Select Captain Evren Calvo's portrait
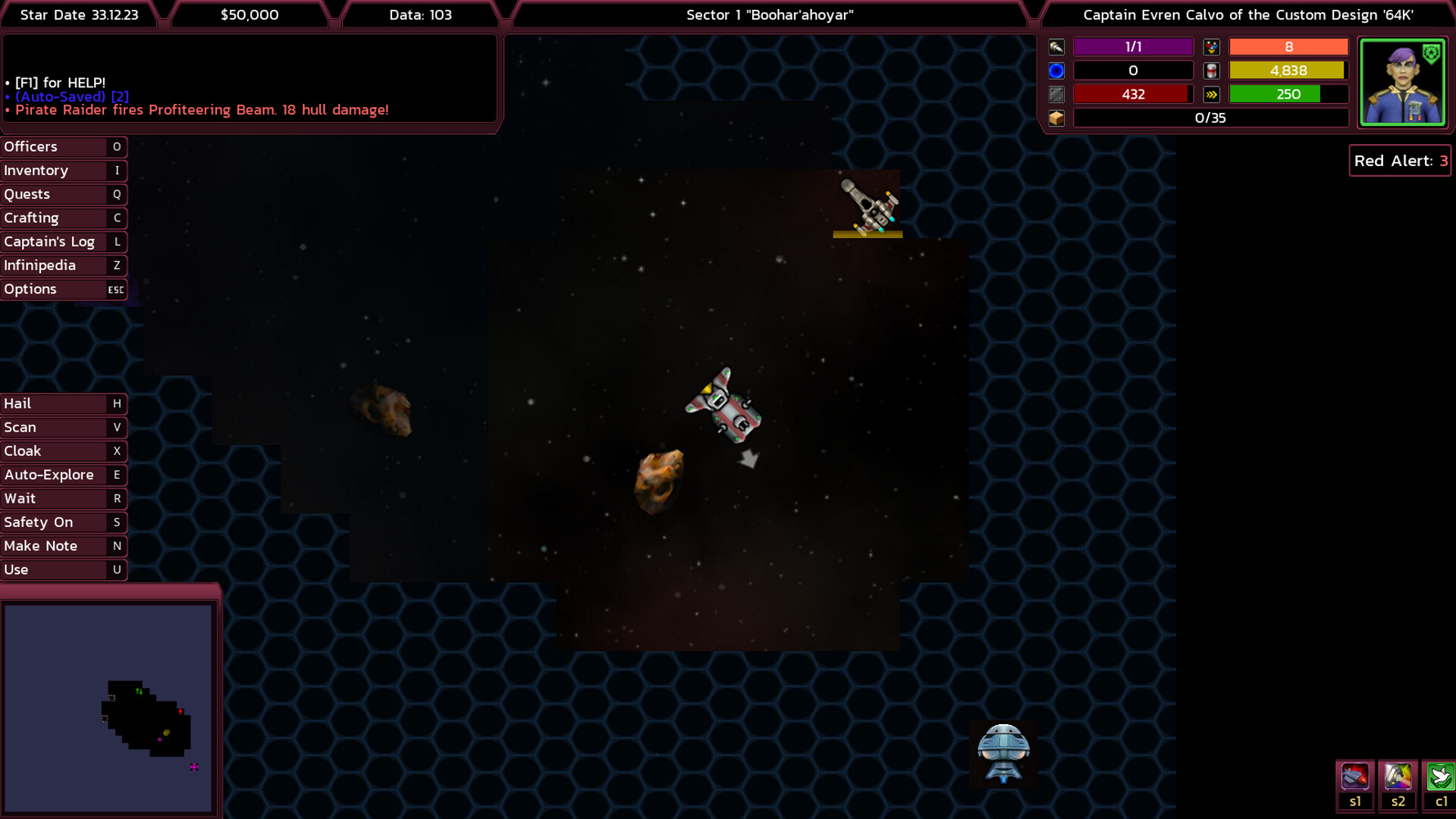 [x=1404, y=82]
